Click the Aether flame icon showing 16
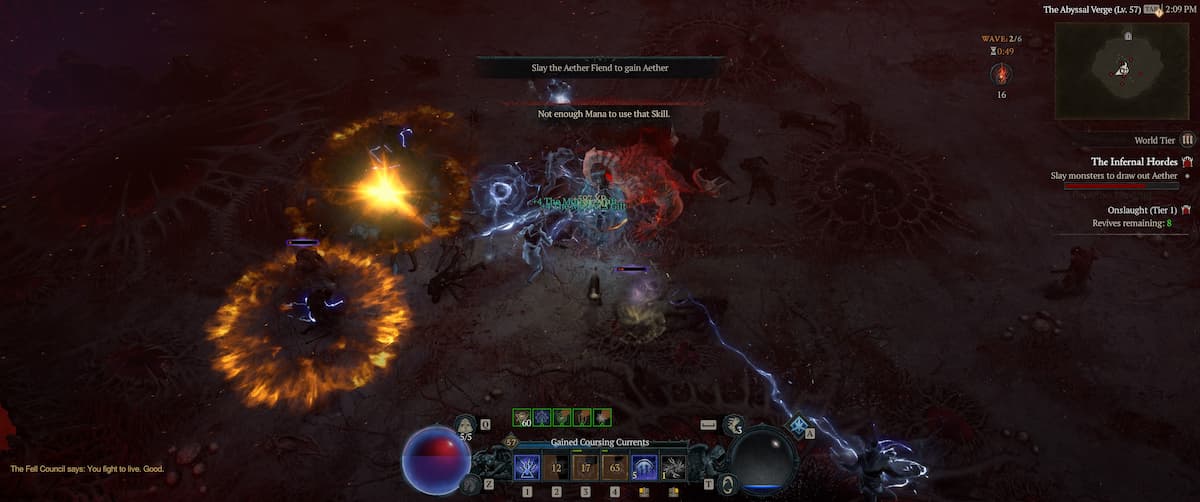 tap(1001, 74)
